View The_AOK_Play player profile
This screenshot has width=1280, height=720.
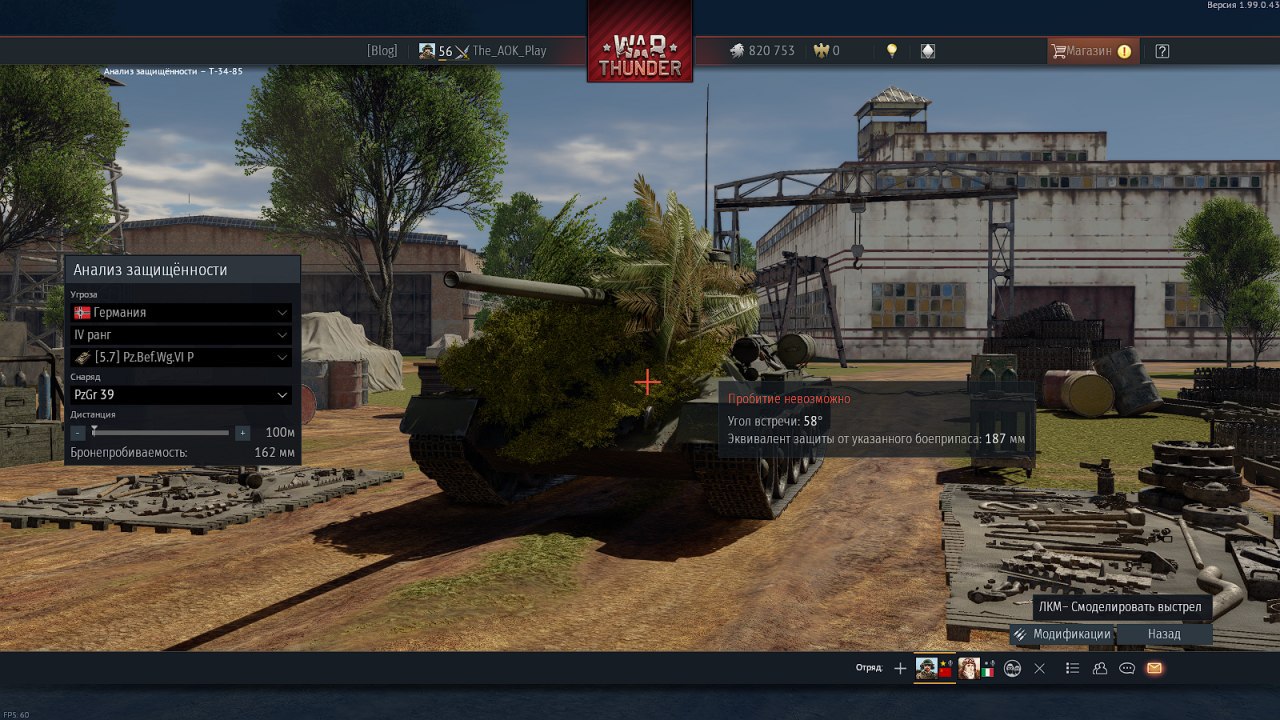click(509, 51)
